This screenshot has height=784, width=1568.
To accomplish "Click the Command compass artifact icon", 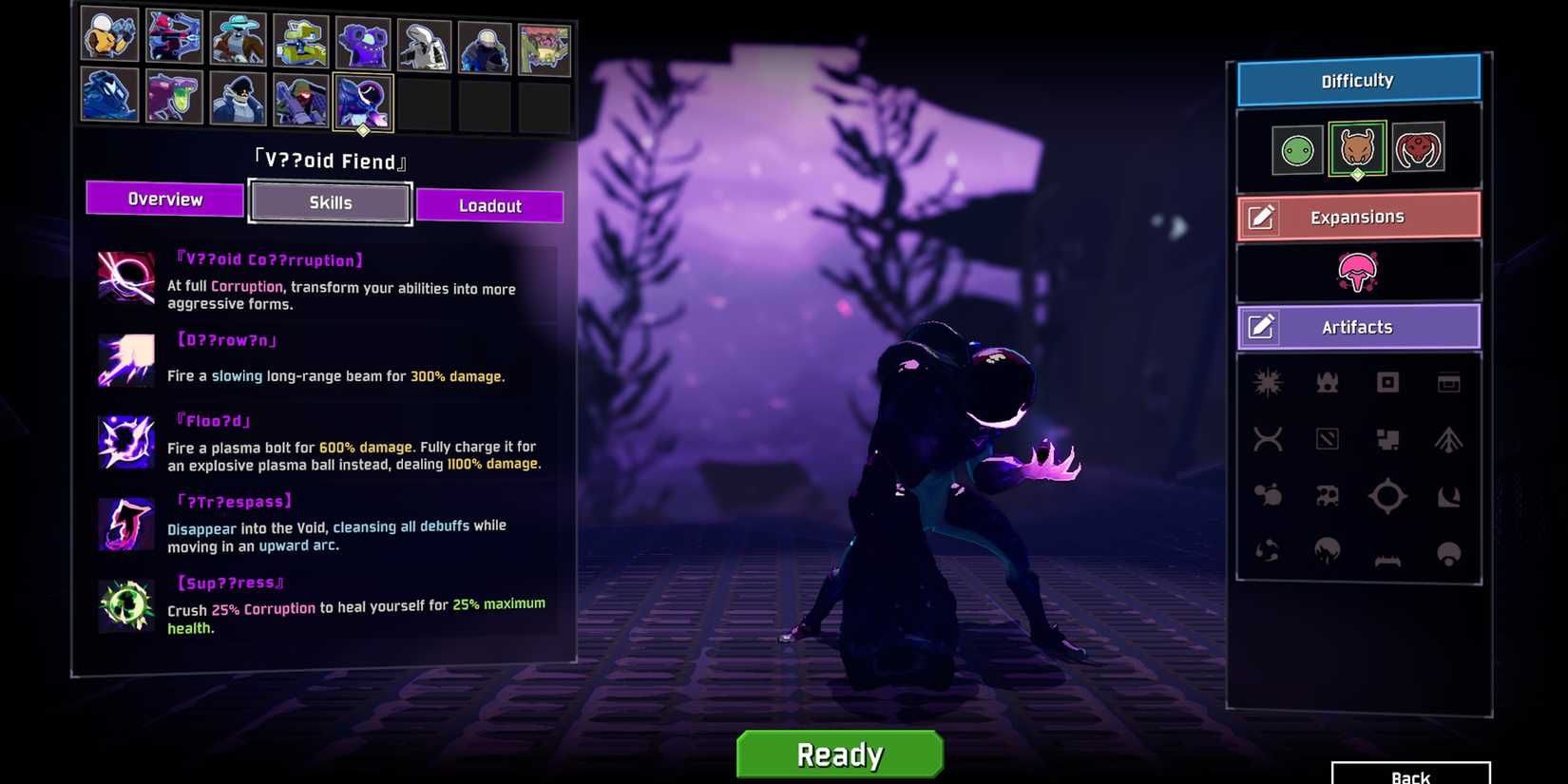I will click(1387, 495).
